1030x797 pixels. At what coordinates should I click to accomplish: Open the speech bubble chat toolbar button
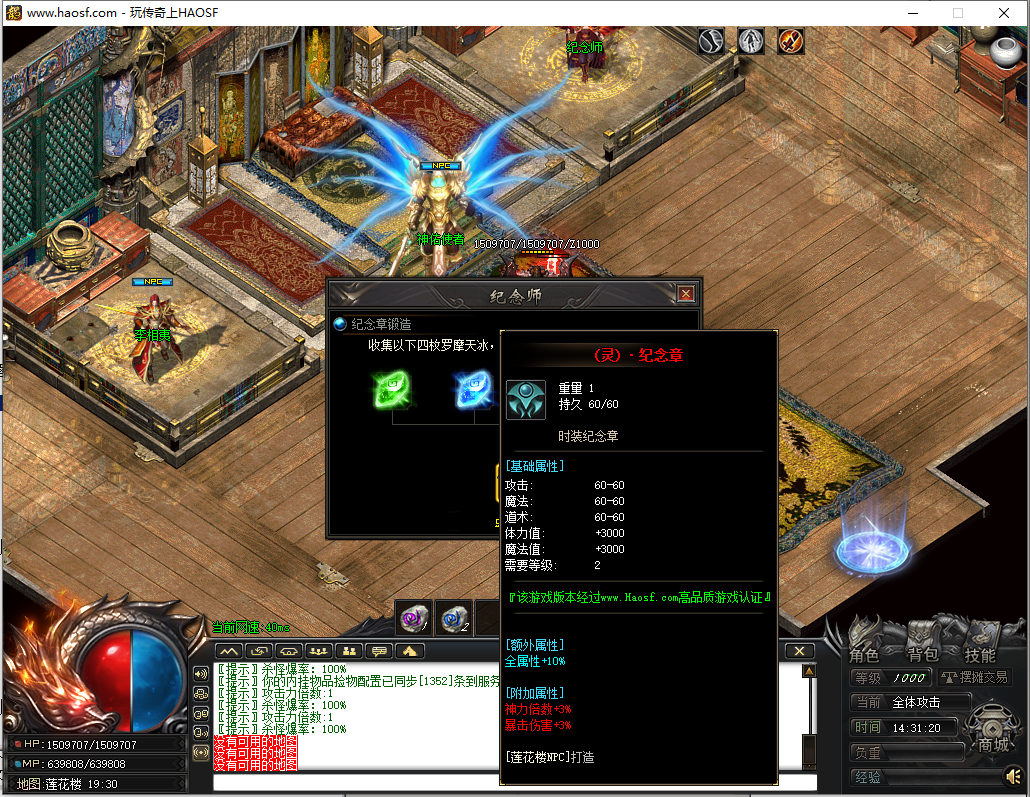[x=379, y=651]
